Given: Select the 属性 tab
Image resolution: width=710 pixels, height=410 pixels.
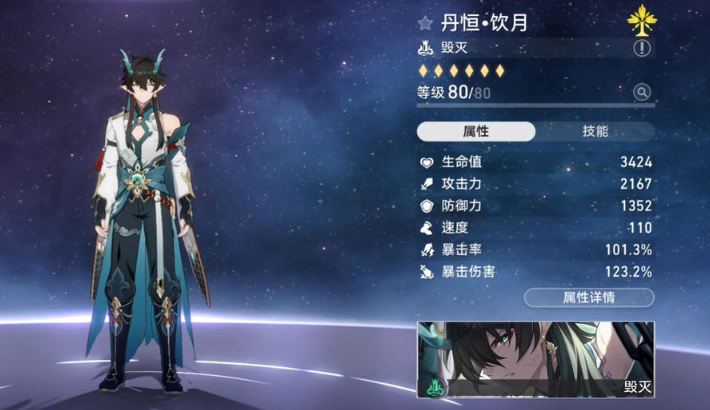Looking at the screenshot, I should coord(476,132).
